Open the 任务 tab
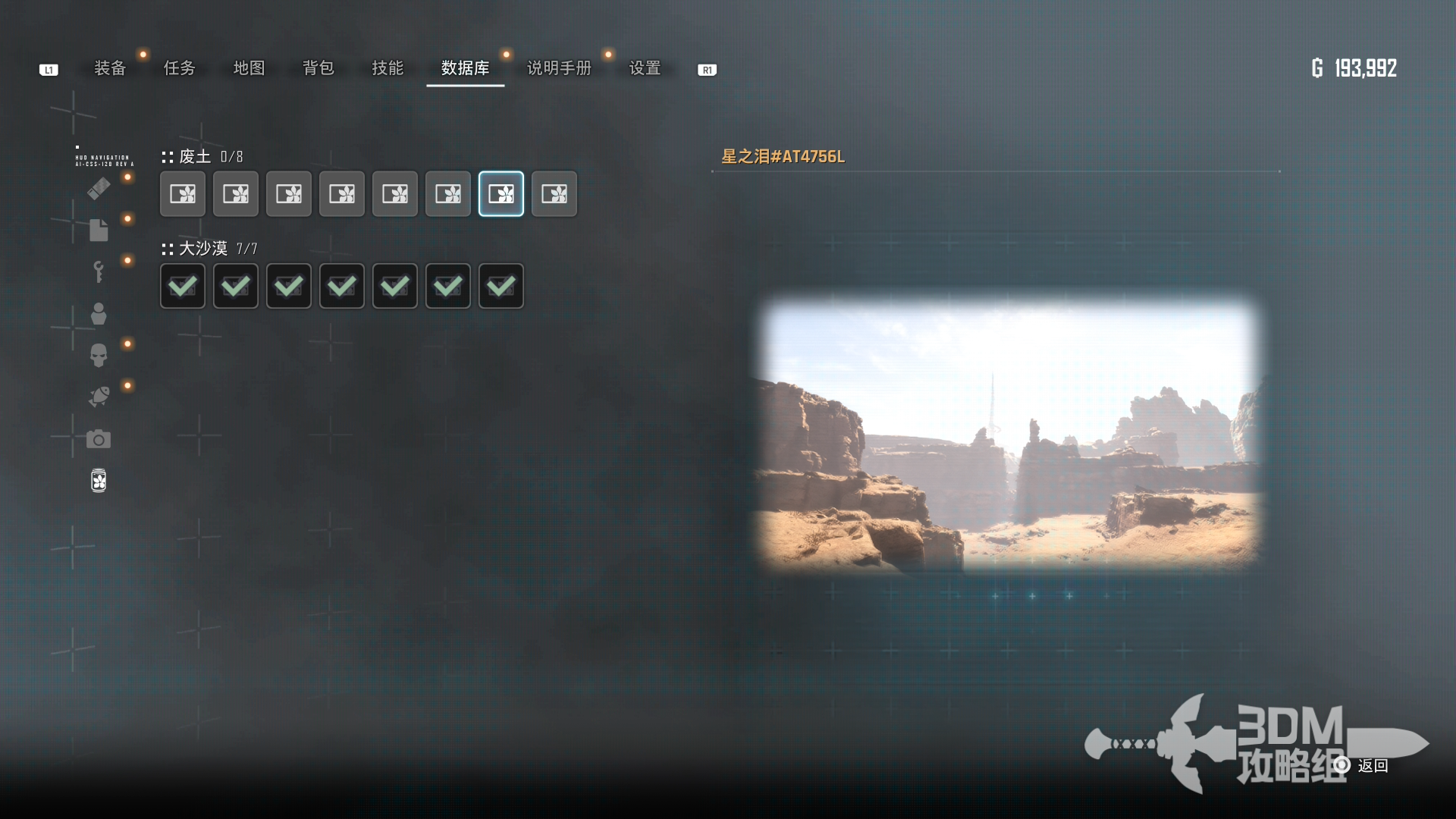The width and height of the screenshot is (1456, 819). tap(180, 68)
